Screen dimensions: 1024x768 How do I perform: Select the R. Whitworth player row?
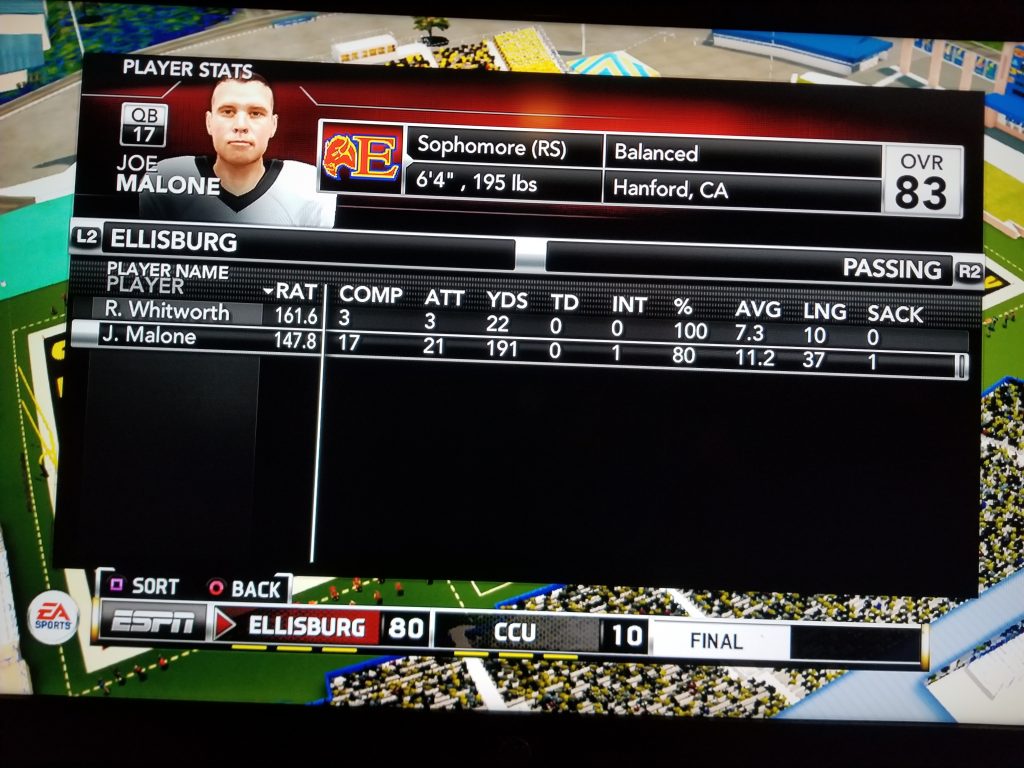point(167,311)
